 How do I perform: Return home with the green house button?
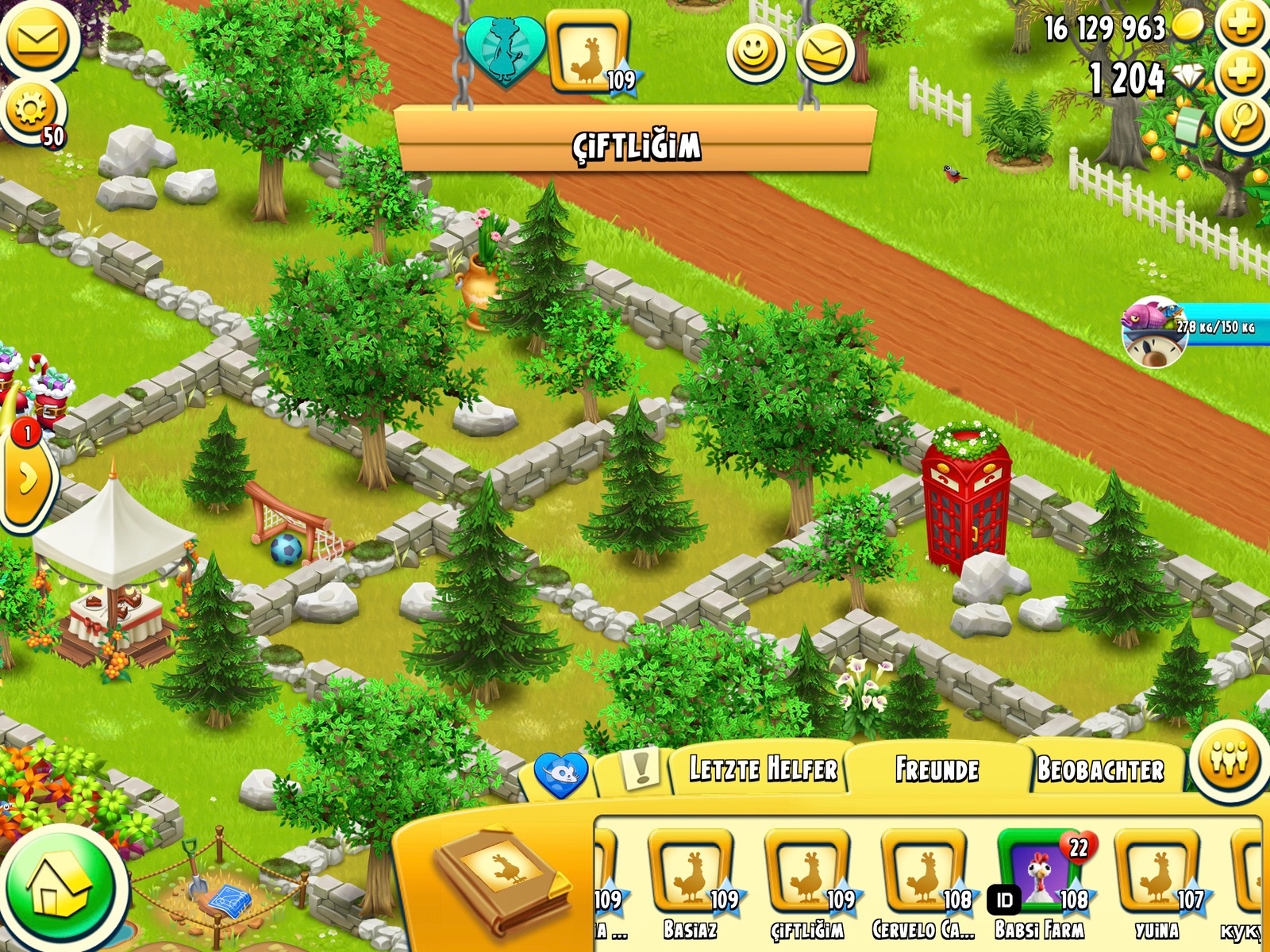(62, 889)
